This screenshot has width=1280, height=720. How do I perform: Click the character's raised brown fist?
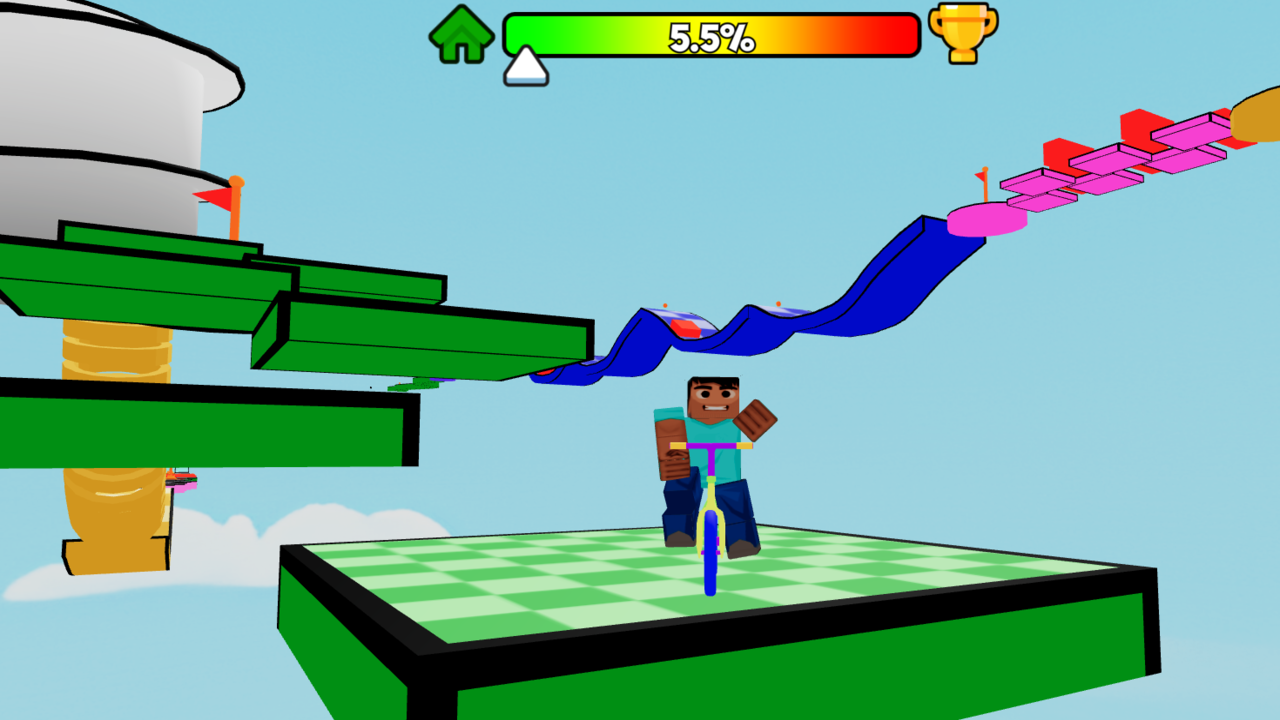pos(757,420)
